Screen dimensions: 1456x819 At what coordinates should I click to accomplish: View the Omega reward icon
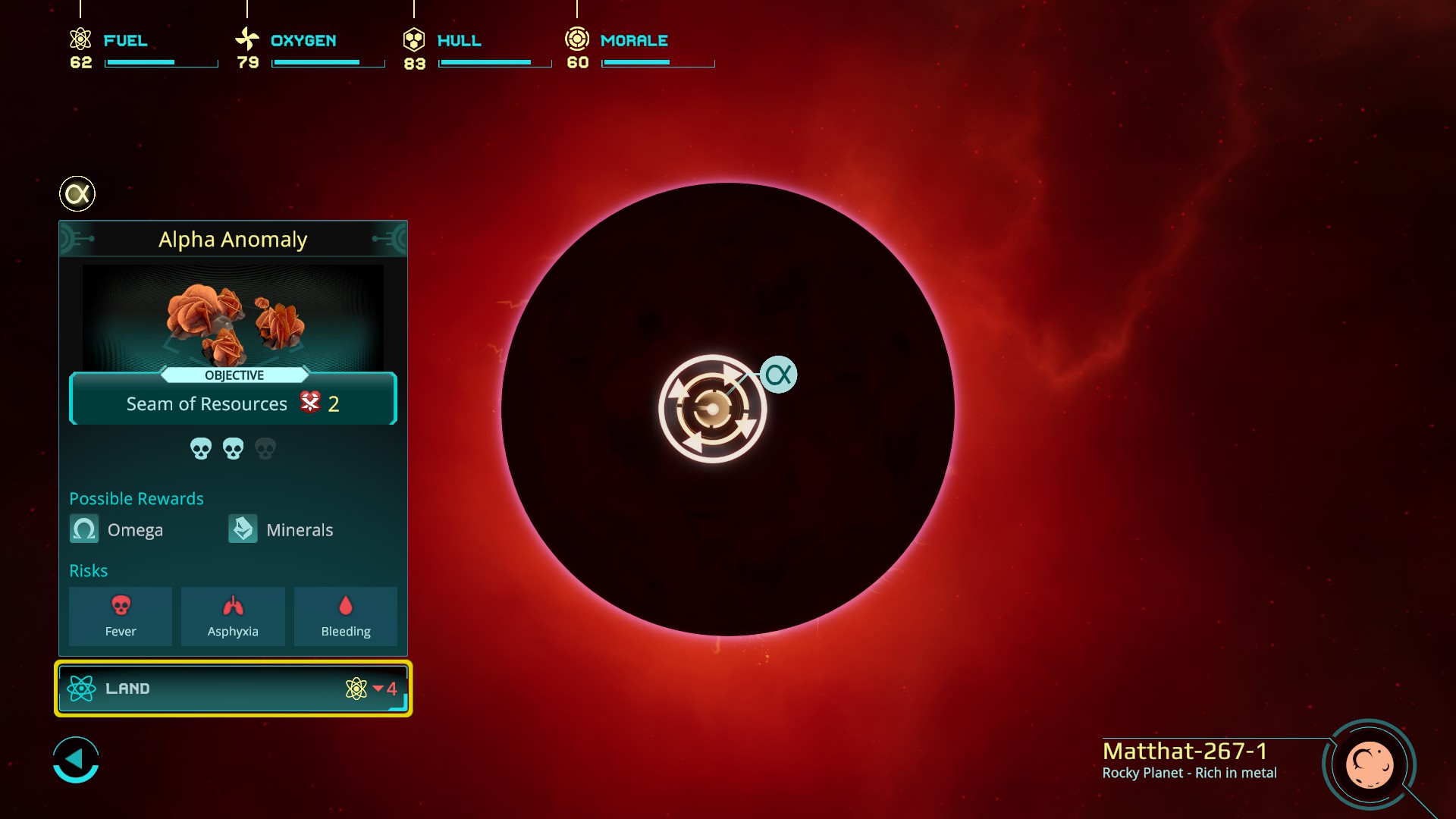pos(84,529)
